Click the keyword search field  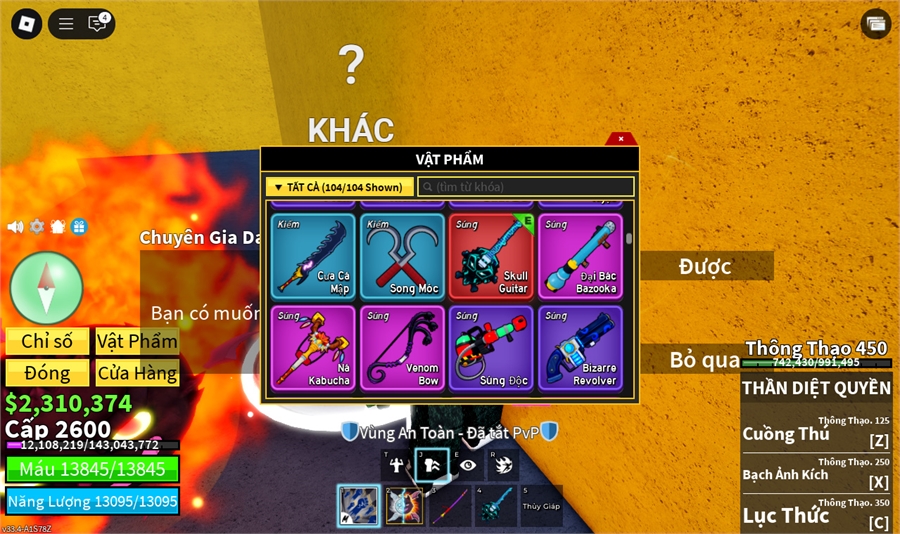[x=525, y=187]
